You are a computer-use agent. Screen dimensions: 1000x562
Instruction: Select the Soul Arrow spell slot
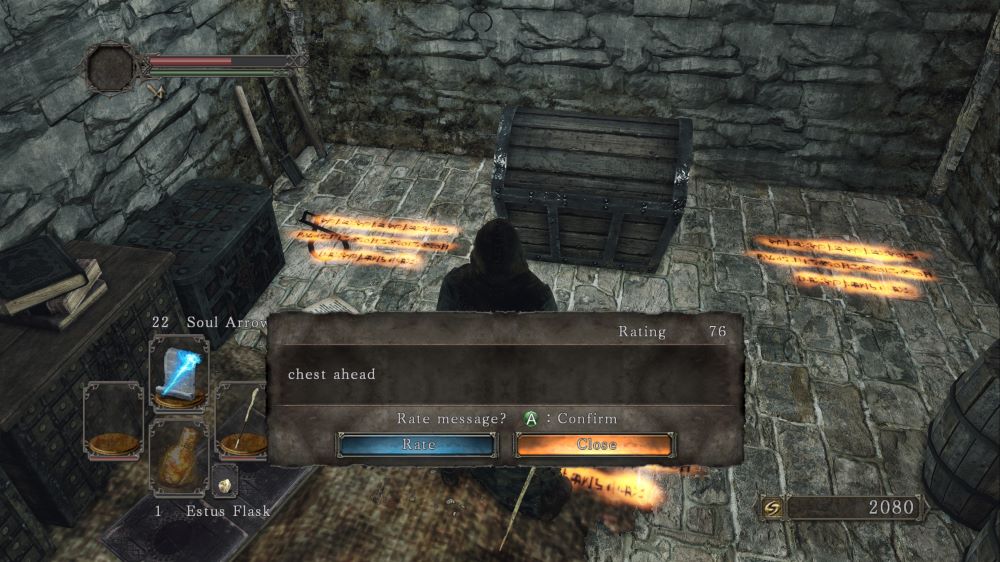[179, 371]
